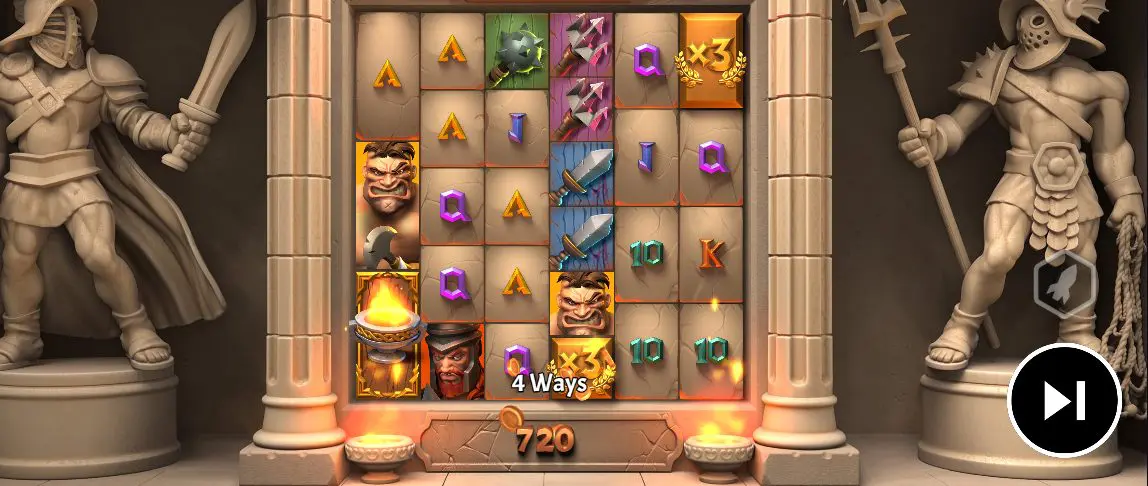The width and height of the screenshot is (1148, 486).
Task: Toggle the hexagon rocket turbo icon
Action: (x=1065, y=285)
